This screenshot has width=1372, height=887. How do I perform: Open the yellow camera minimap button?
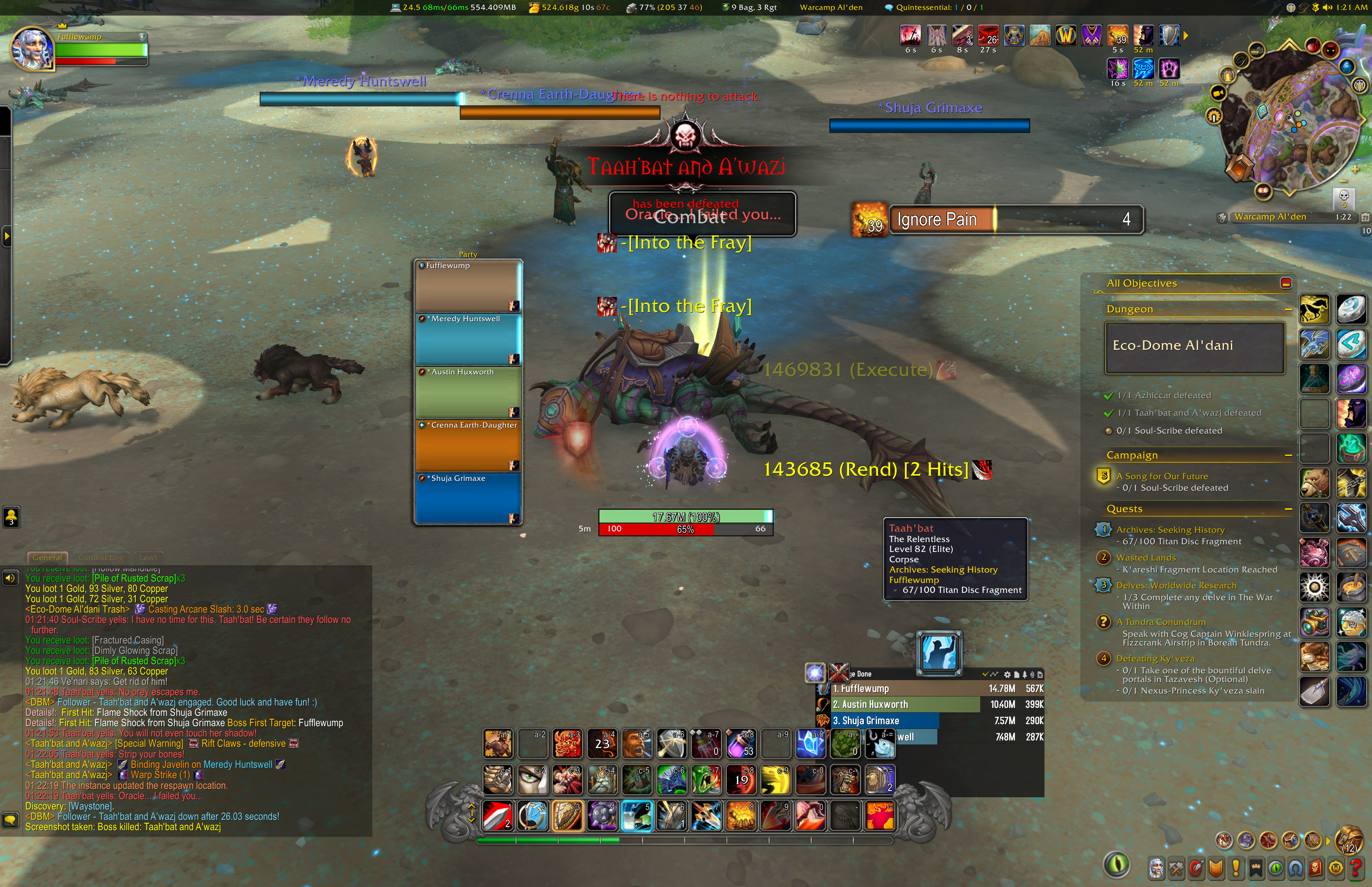click(x=1218, y=93)
